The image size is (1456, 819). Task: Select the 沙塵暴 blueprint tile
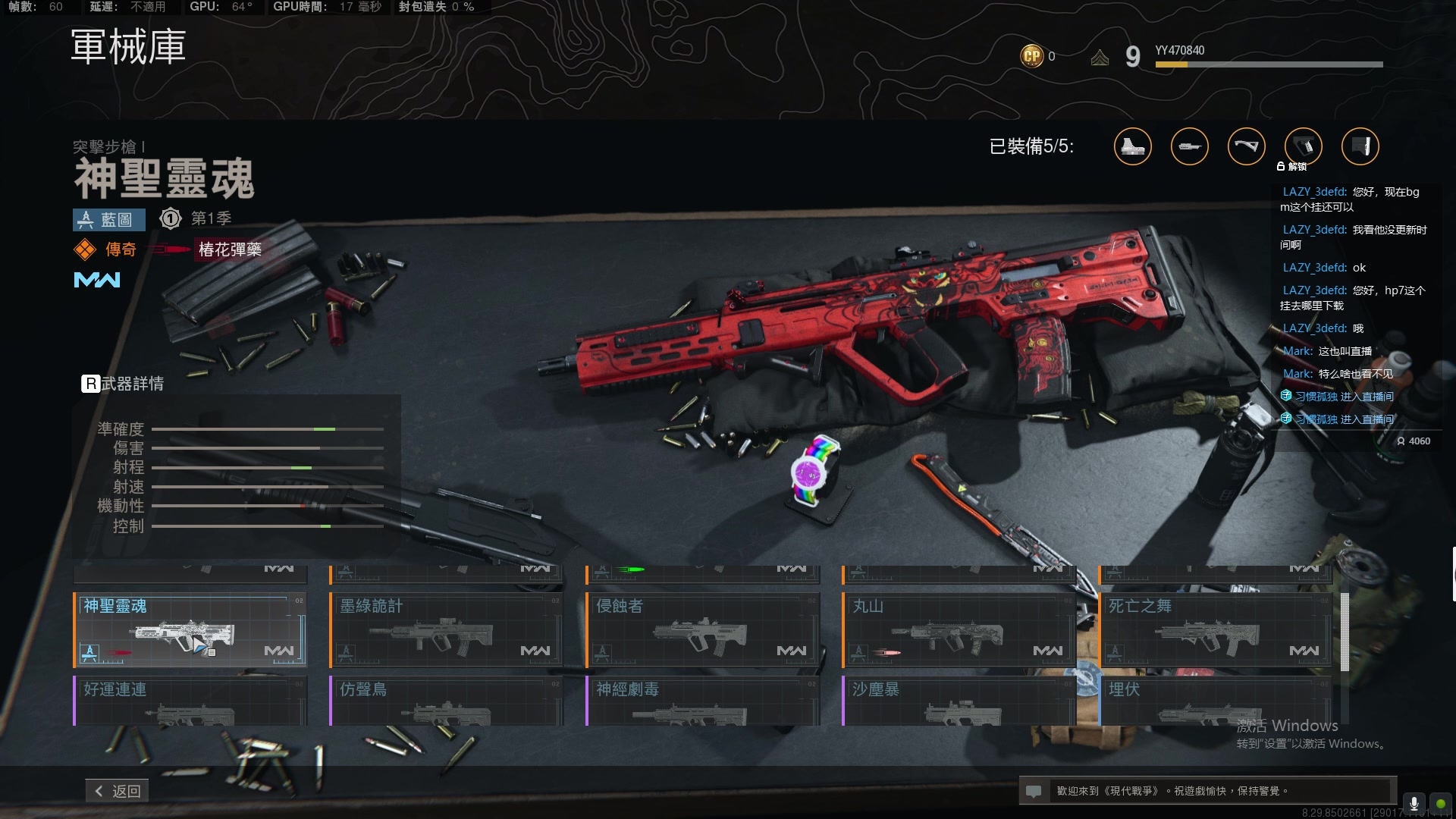coord(959,701)
